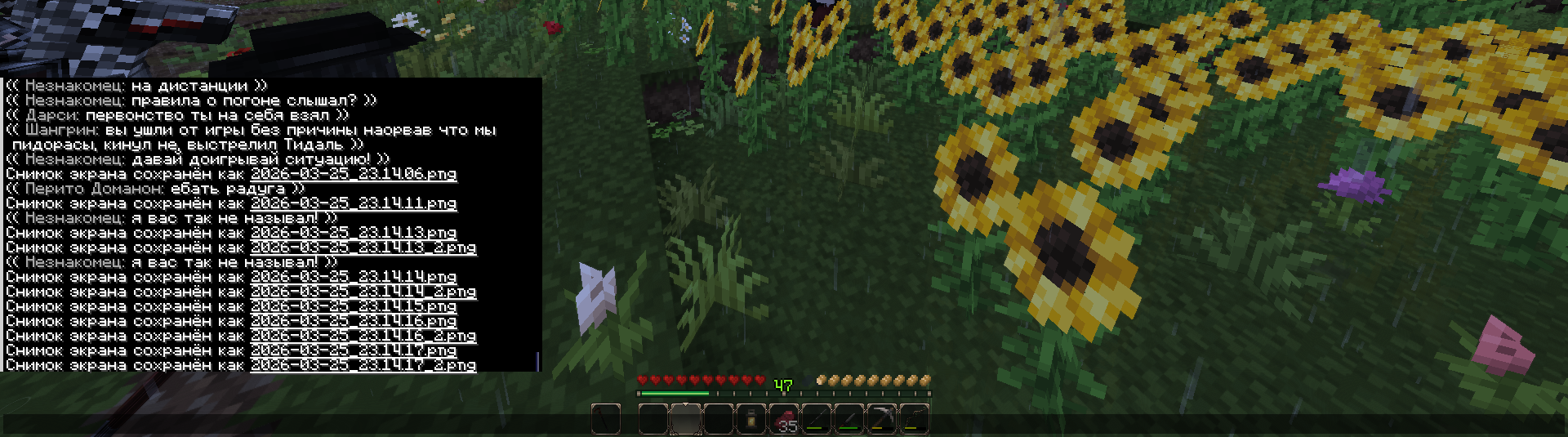Click the off-hand slot holding the staff

[605, 419]
